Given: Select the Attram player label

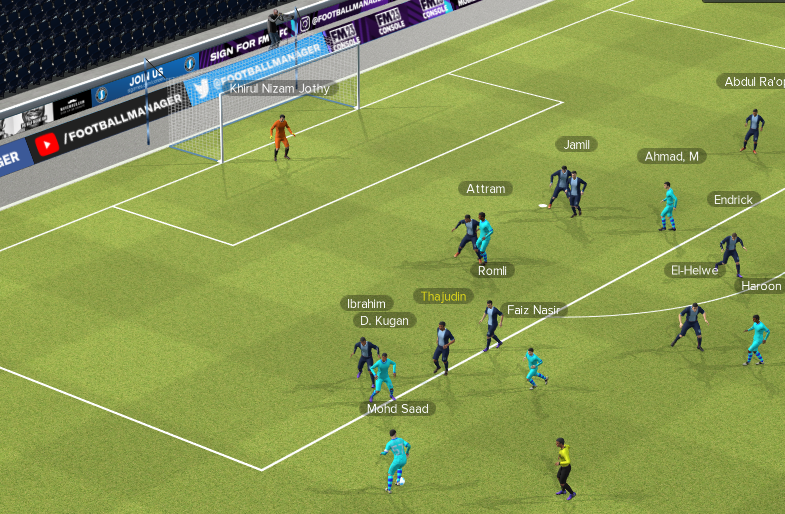Looking at the screenshot, I should 486,188.
